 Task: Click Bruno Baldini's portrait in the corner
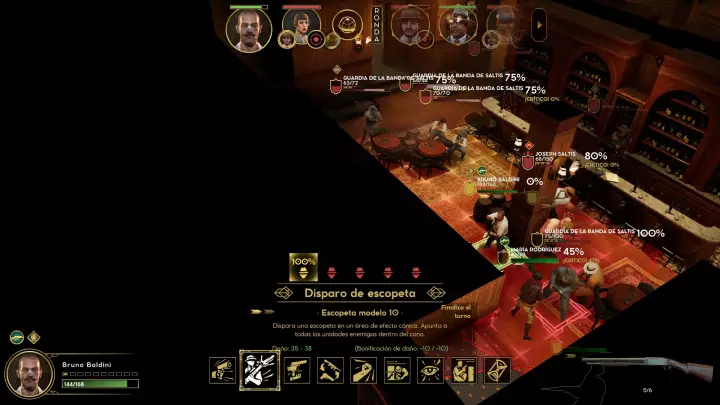[30, 374]
